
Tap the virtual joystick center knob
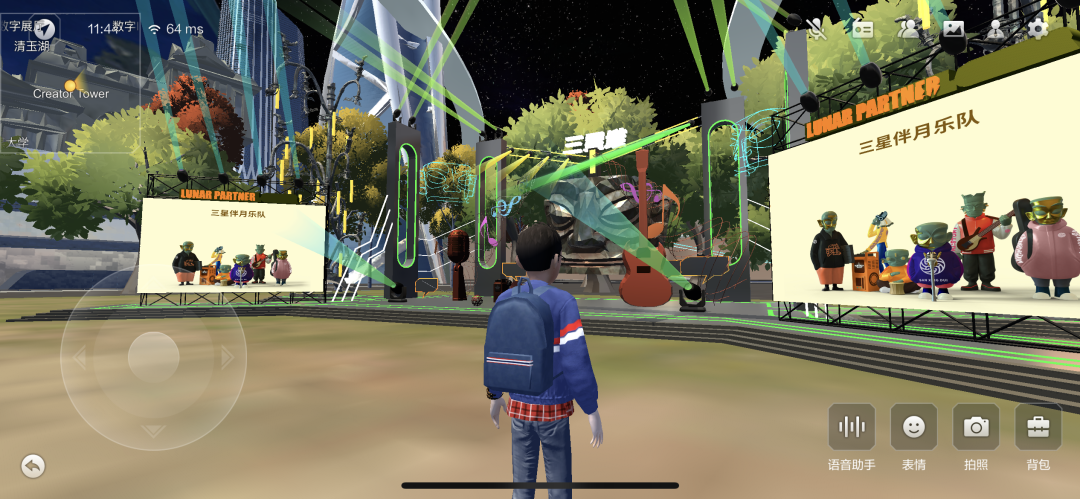tap(153, 357)
